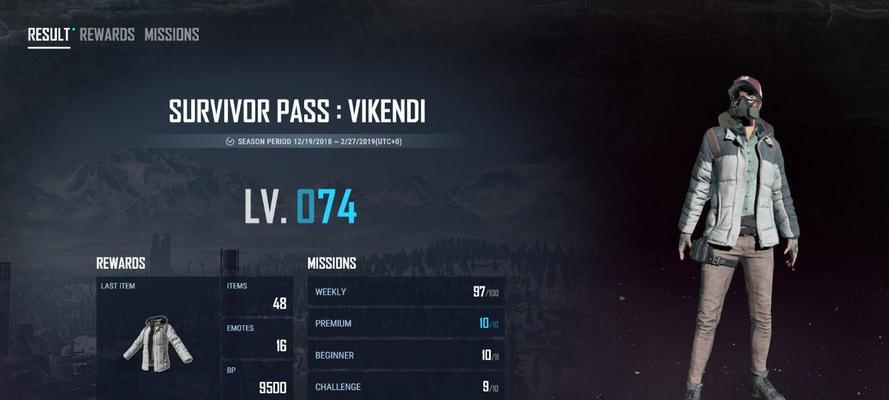The height and width of the screenshot is (400, 889).
Task: Switch to the Missions tab
Action: pyautogui.click(x=171, y=35)
